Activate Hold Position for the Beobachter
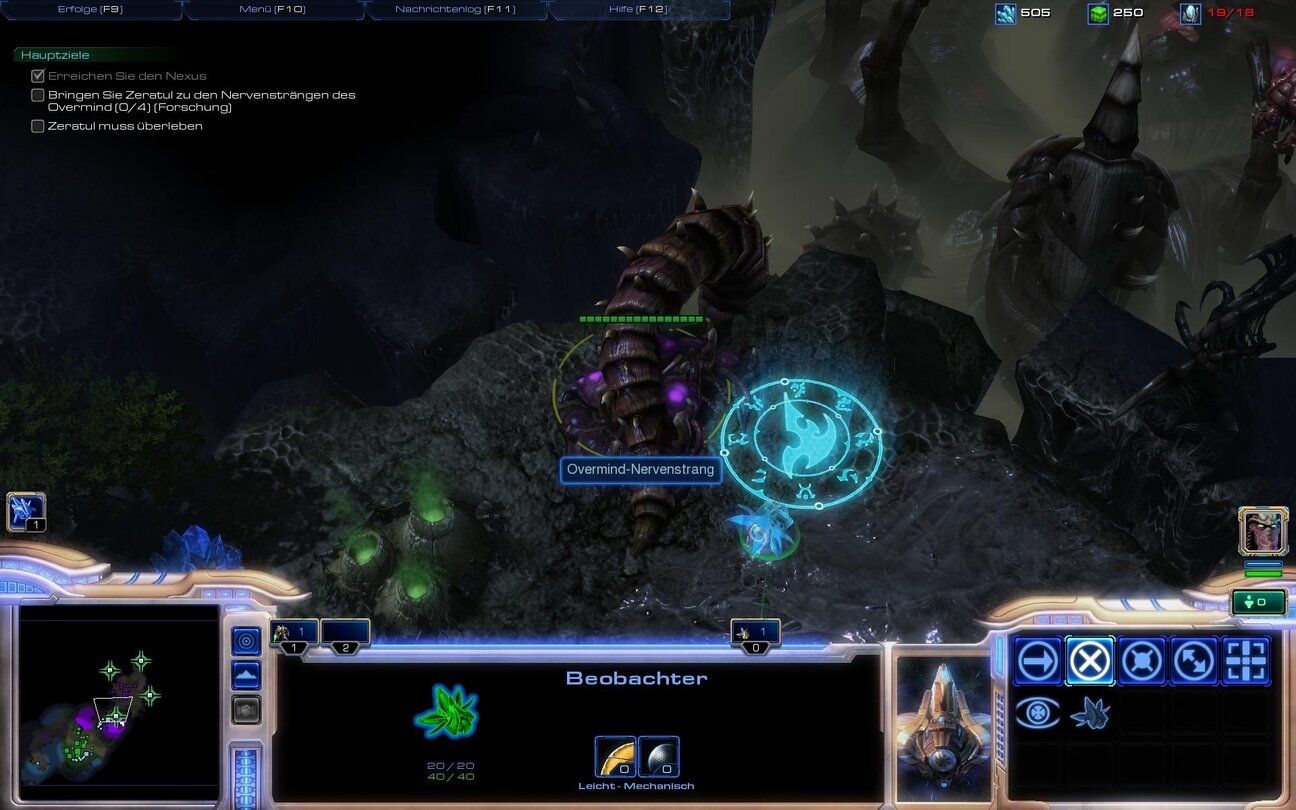The height and width of the screenshot is (810, 1296). (1141, 661)
